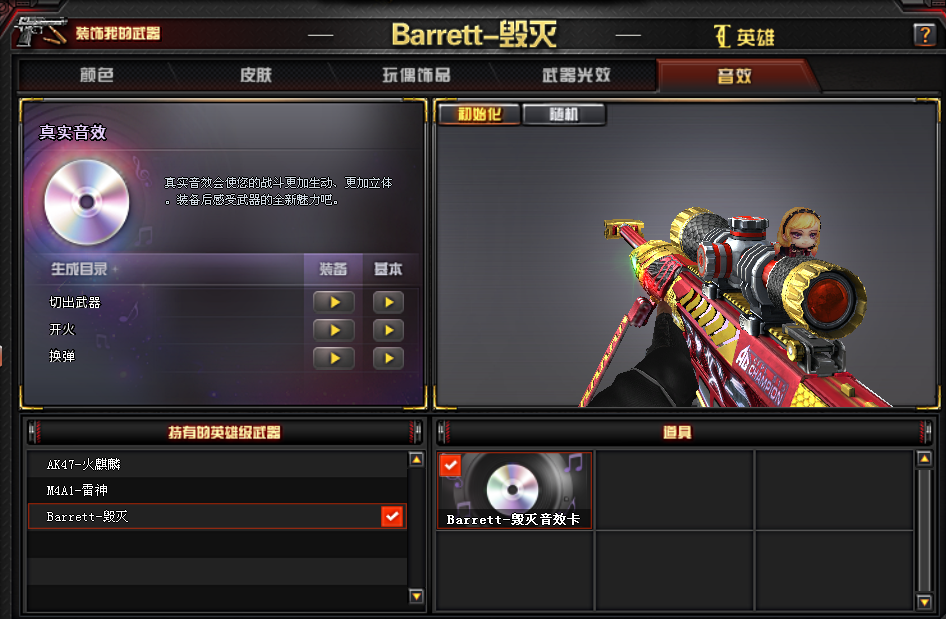Show the 武器光效 tab

click(576, 75)
